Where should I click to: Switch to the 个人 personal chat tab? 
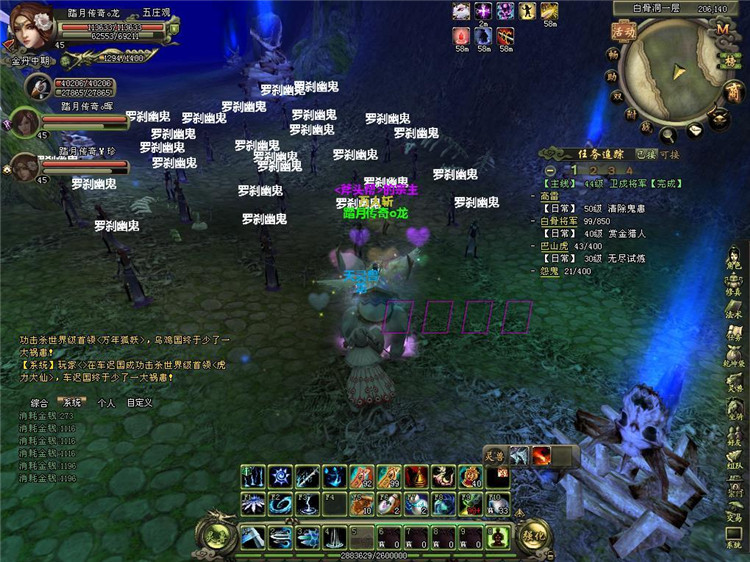(106, 403)
